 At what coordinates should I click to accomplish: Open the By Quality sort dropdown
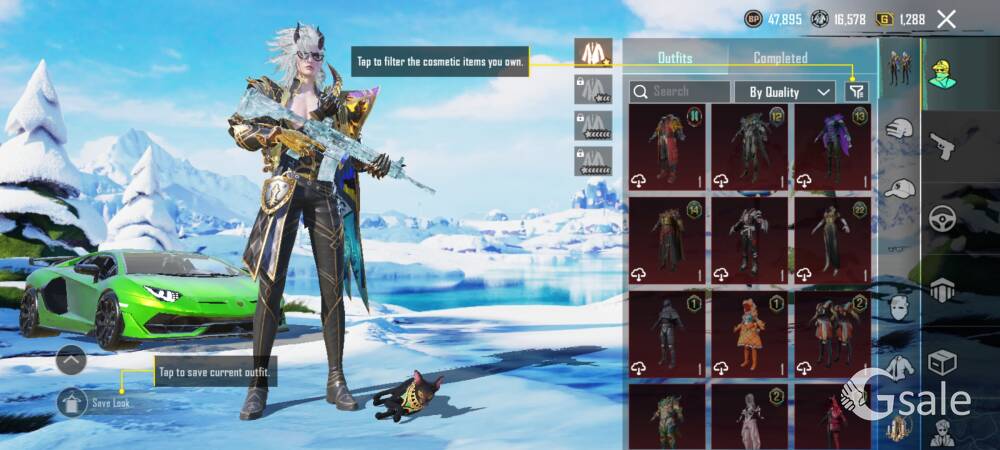785,92
